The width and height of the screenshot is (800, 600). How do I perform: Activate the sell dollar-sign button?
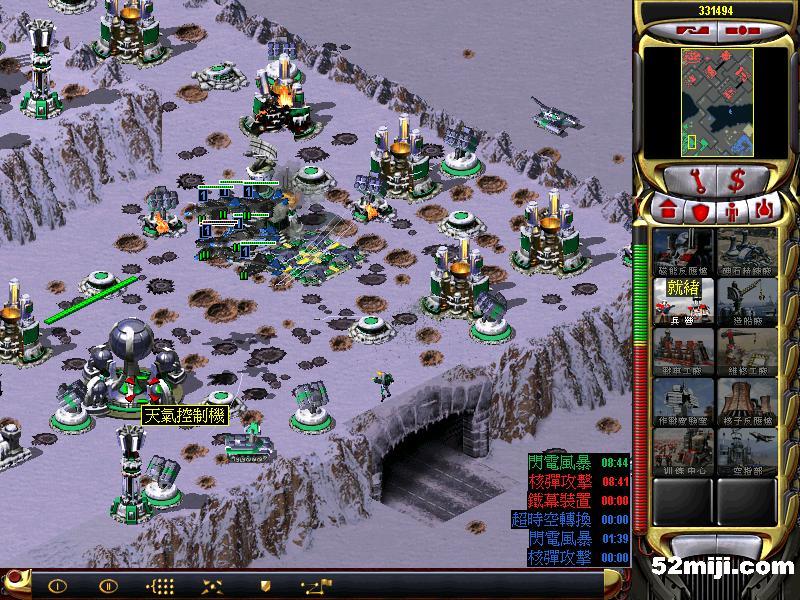[737, 181]
